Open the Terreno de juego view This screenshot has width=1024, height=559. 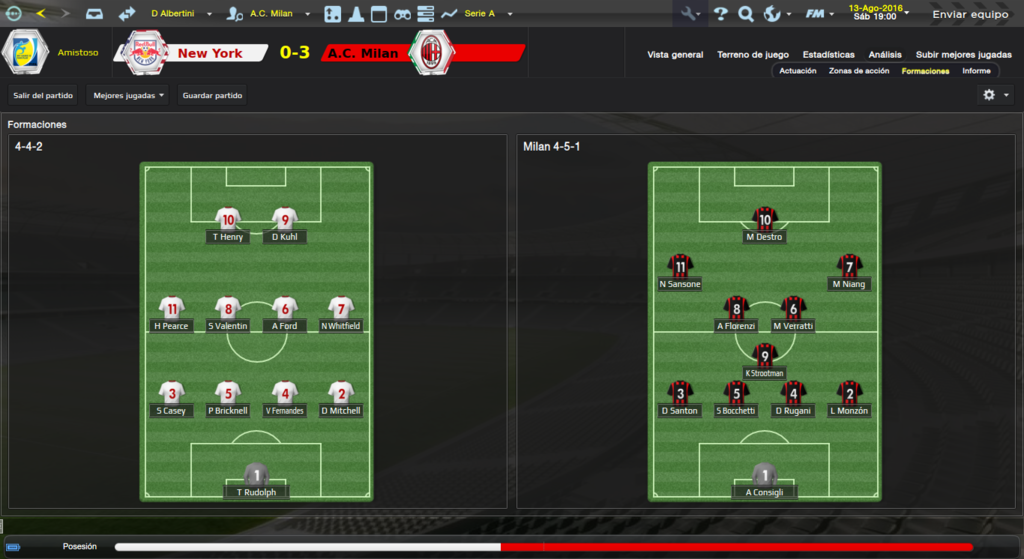tap(753, 55)
